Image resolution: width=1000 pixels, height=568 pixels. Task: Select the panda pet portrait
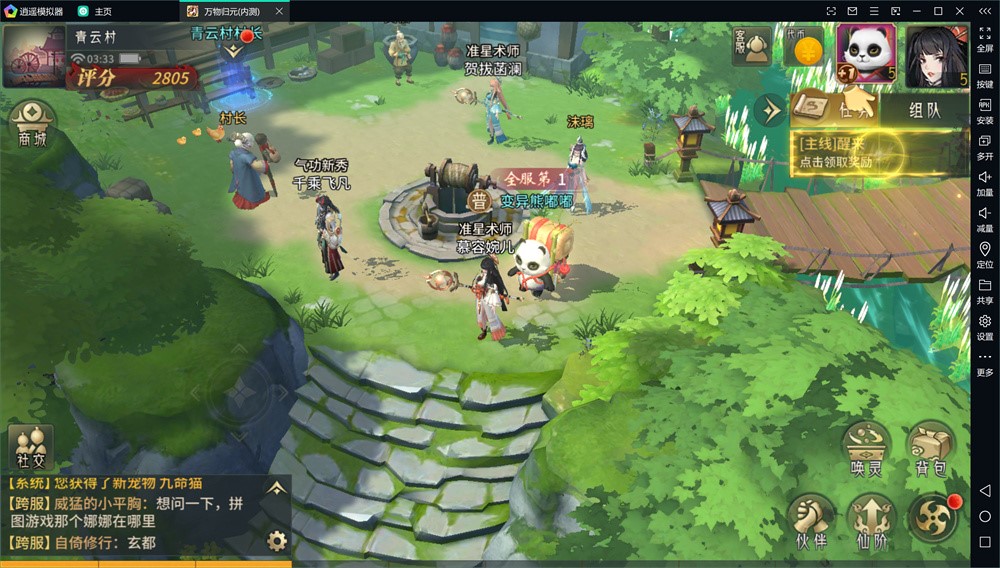point(866,54)
